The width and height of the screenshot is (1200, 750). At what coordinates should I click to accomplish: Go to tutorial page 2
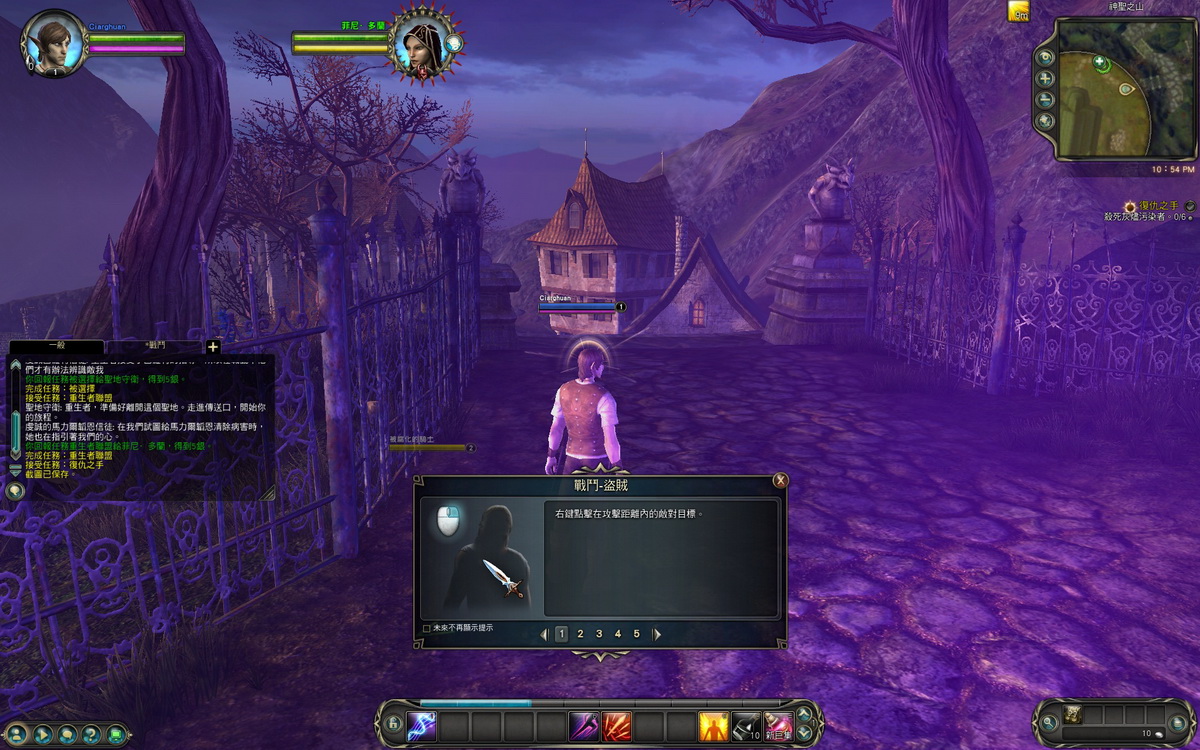coord(580,634)
